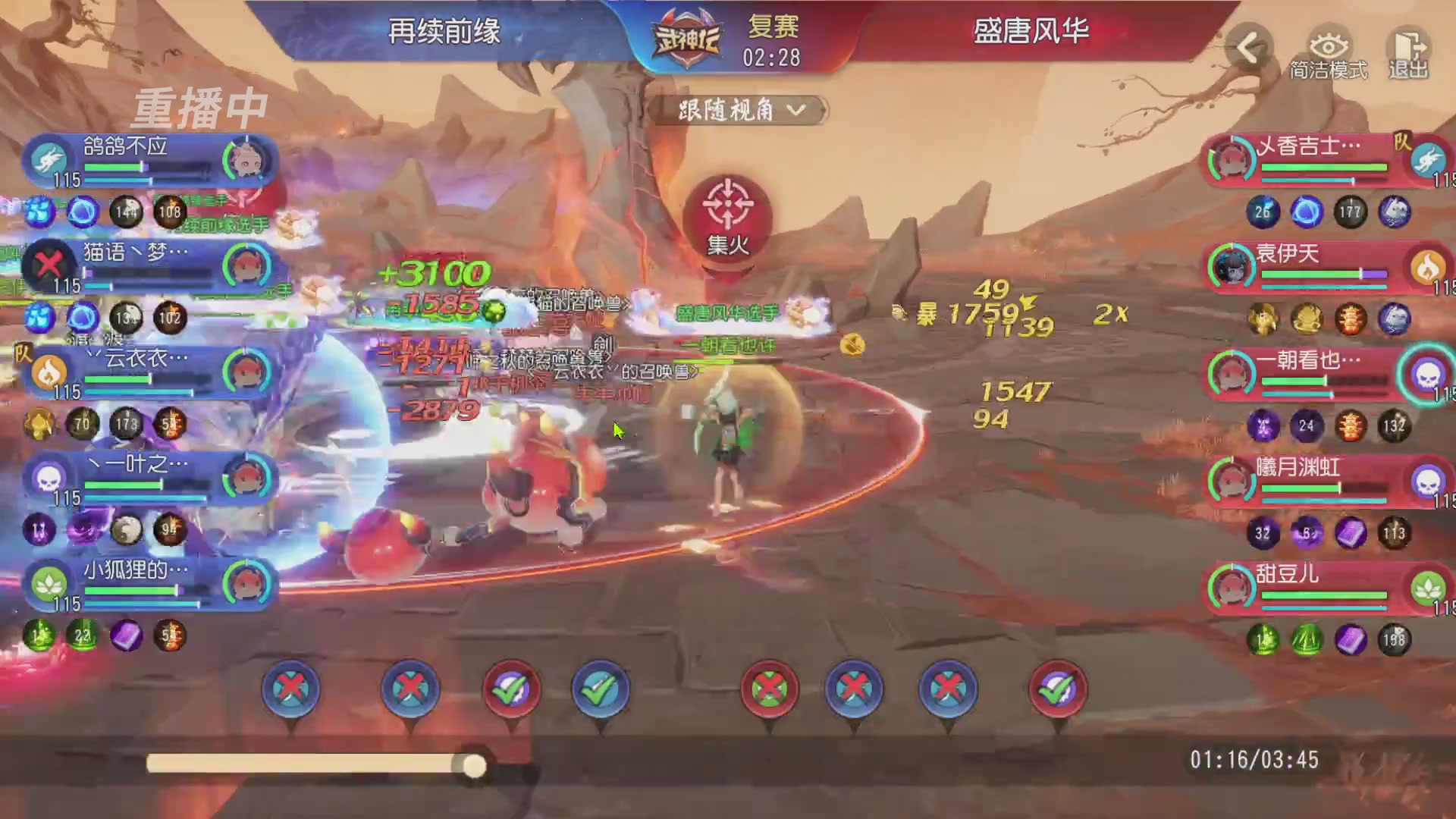The height and width of the screenshot is (819, 1456).
Task: Collapse the left side panel with the back chevron
Action: (x=1251, y=47)
